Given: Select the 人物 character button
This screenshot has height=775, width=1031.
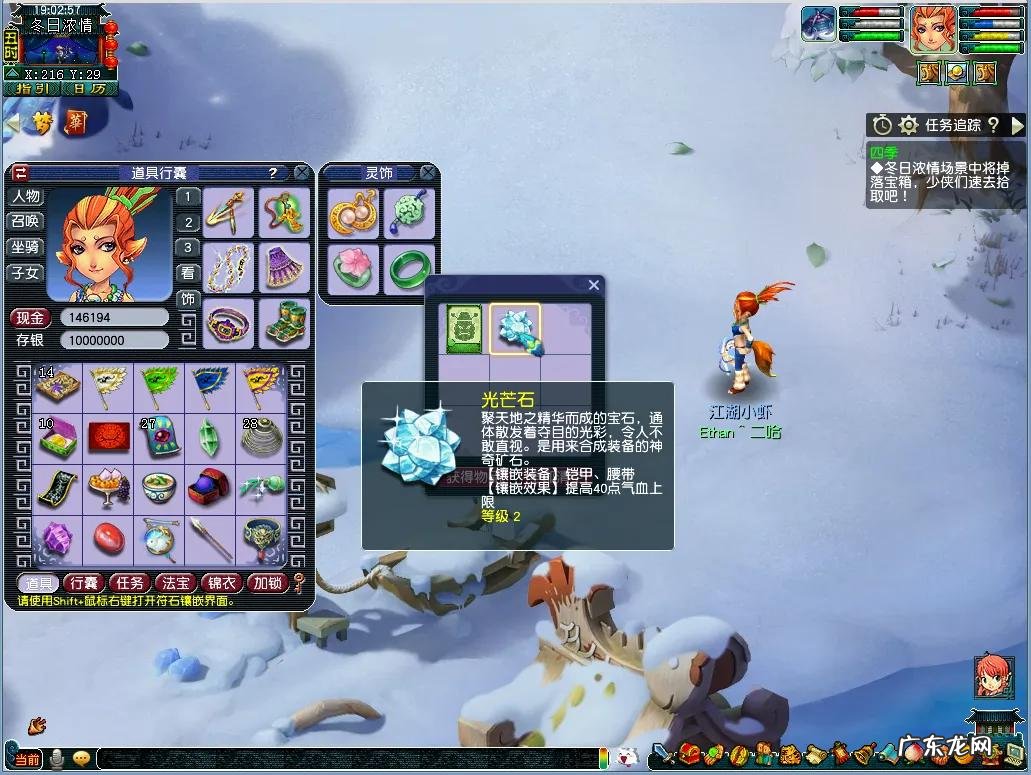Looking at the screenshot, I should click(x=26, y=196).
